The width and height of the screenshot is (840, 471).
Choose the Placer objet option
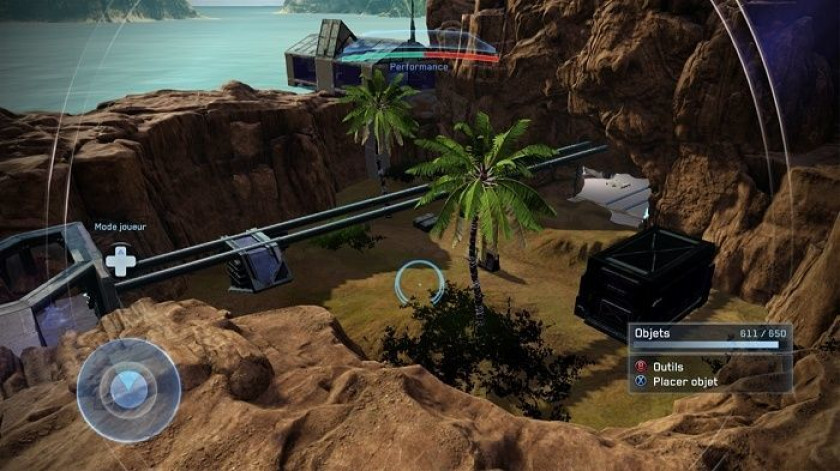coord(684,381)
